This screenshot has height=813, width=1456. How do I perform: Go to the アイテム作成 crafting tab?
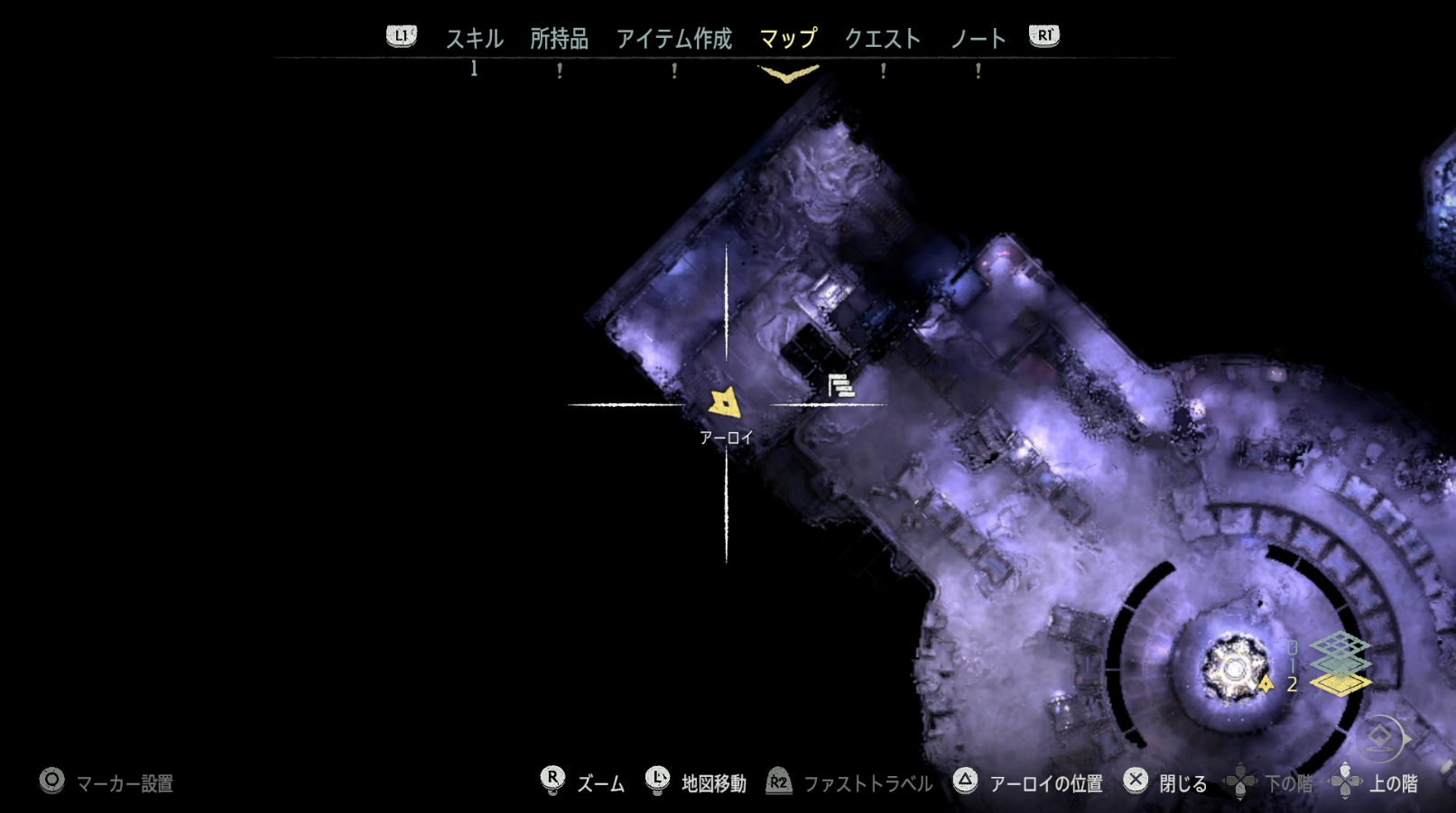pos(673,39)
